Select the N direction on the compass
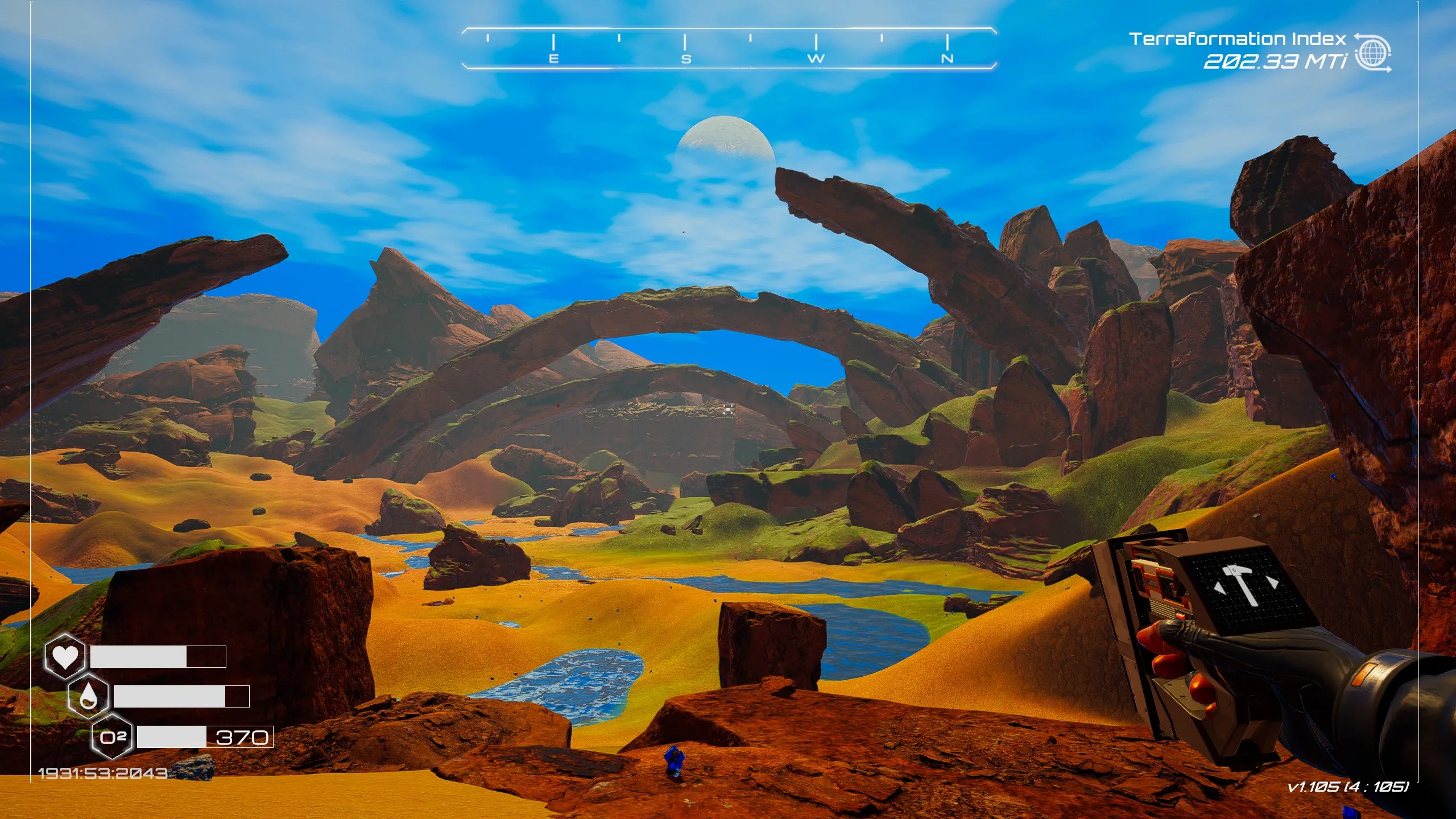1456x819 pixels. 947,59
